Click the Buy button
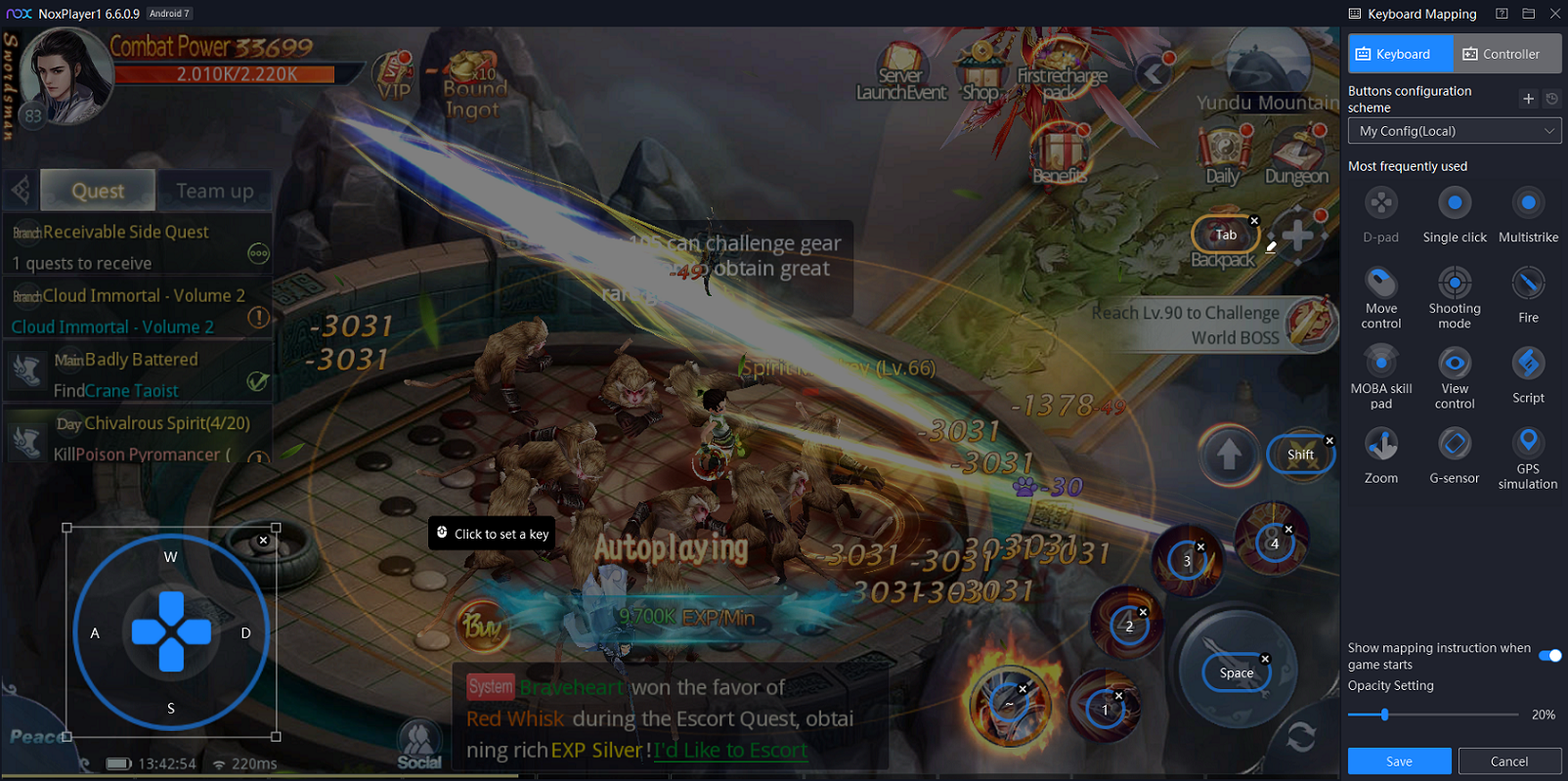Image resolution: width=1568 pixels, height=781 pixels. [x=481, y=624]
